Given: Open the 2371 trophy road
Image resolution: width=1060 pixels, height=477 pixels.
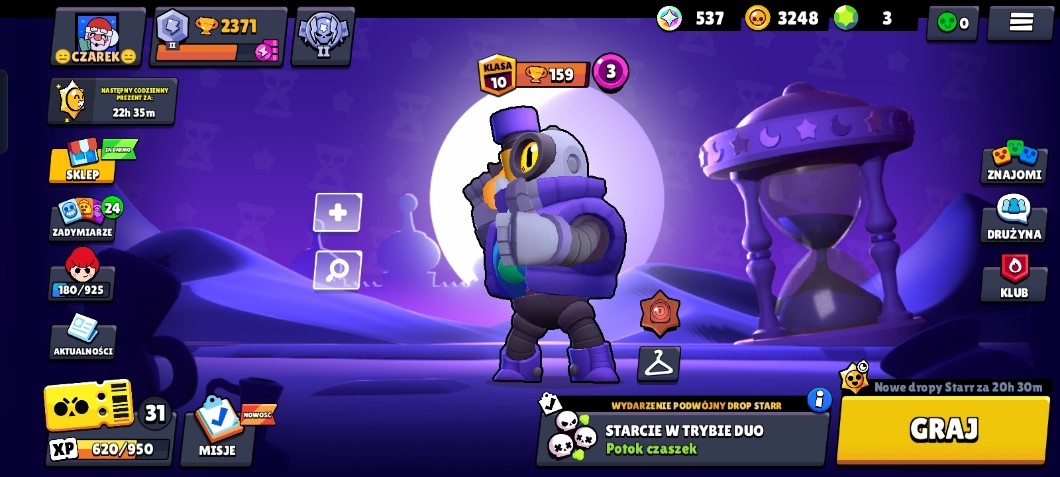Looking at the screenshot, I should [219, 37].
